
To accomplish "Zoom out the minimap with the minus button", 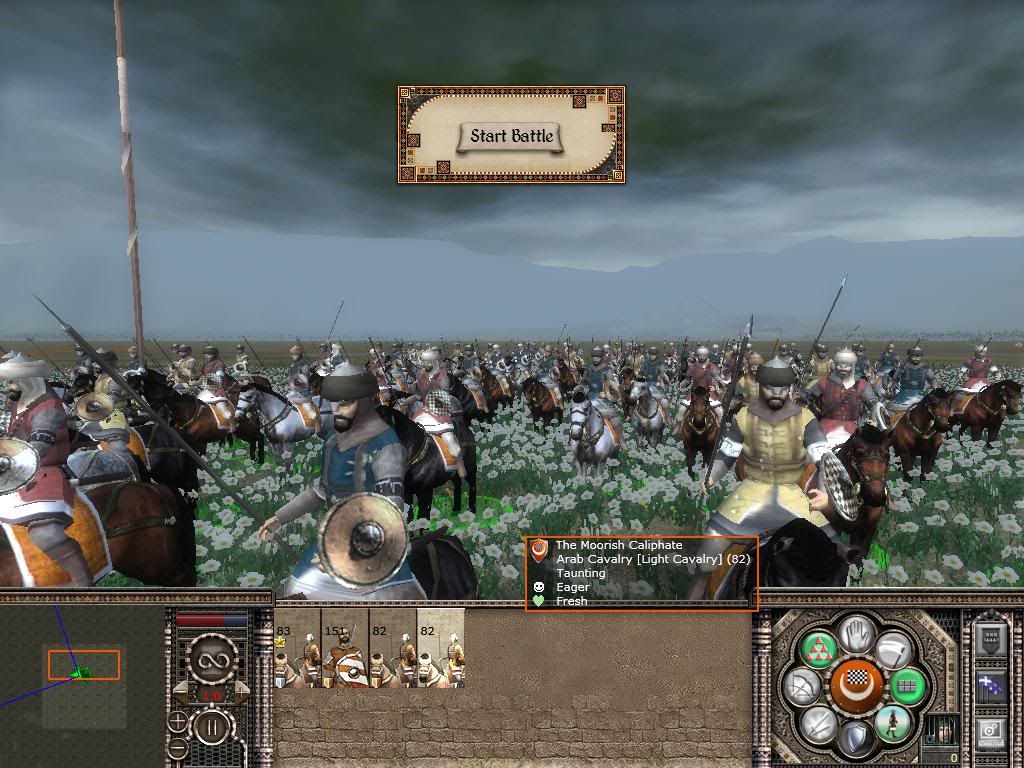I will coord(178,748).
